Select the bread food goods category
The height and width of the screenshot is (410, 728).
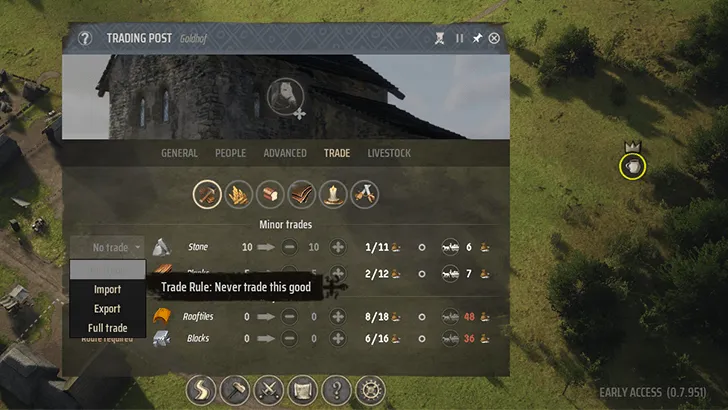(270, 193)
